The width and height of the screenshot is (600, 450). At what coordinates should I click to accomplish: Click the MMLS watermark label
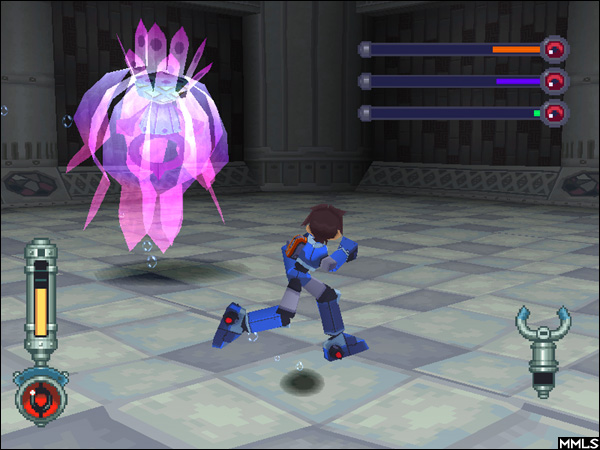(578, 440)
